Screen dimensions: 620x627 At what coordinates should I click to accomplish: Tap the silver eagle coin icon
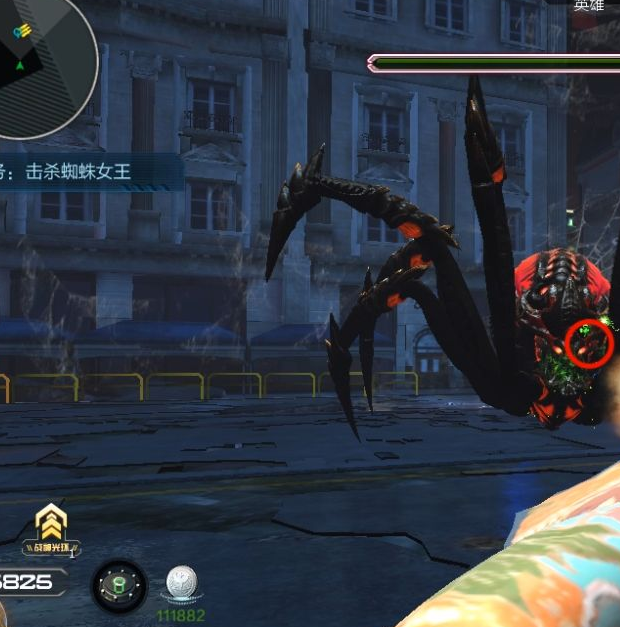182,585
